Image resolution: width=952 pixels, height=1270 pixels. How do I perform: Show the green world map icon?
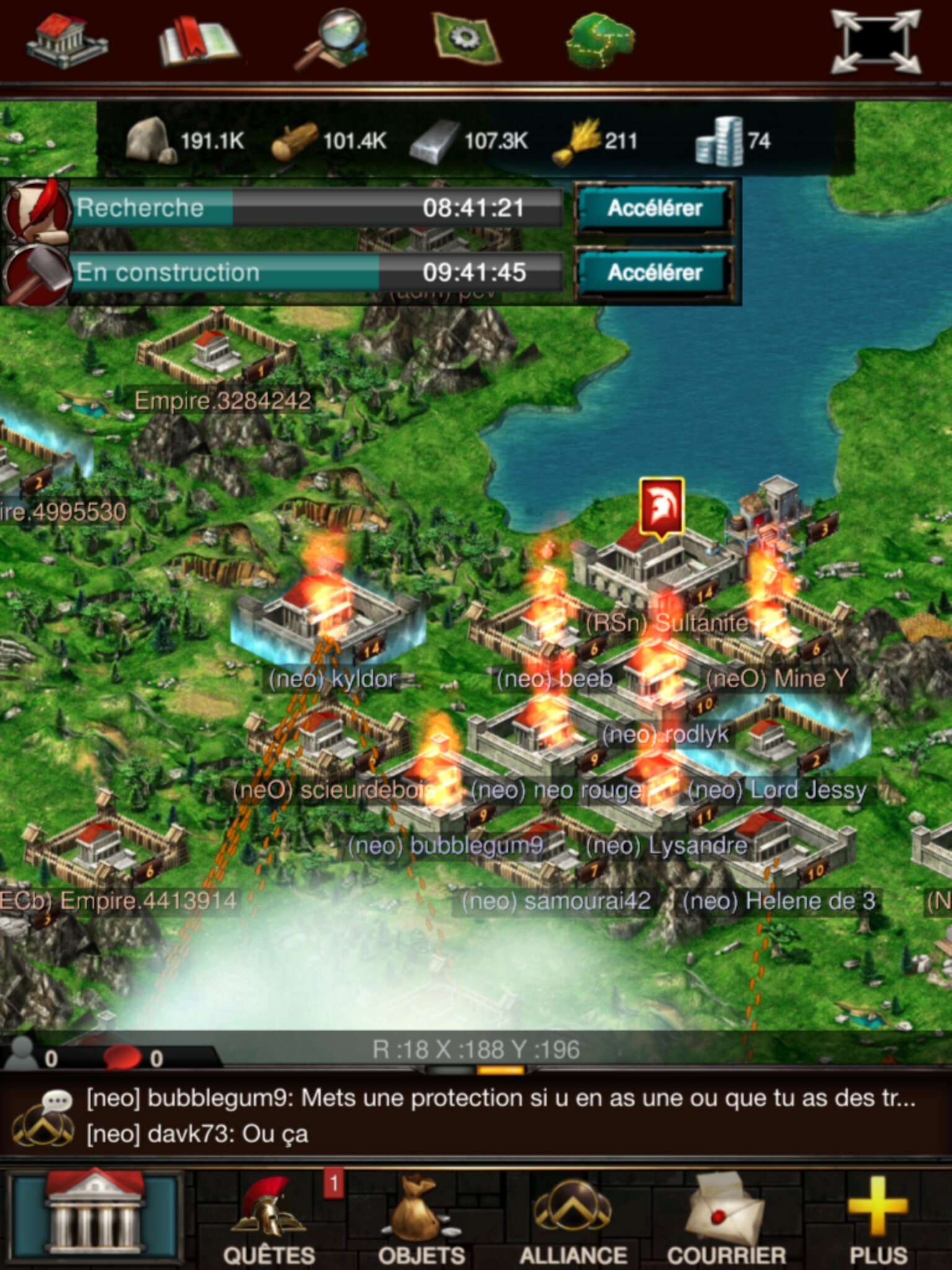[599, 40]
